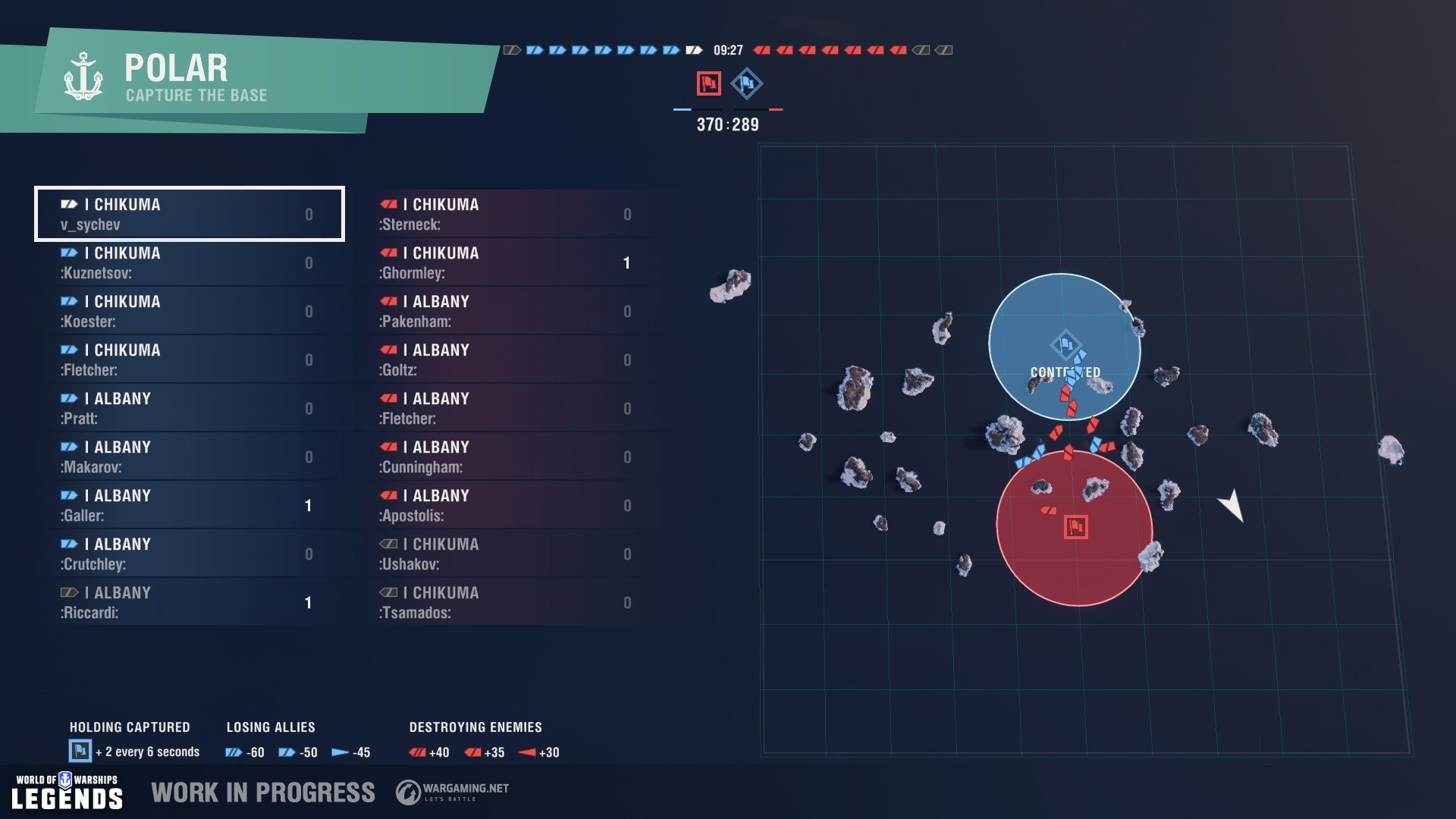1456x819 pixels.
Task: Click the Holding Captured flag icon in the legend
Action: 79,752
